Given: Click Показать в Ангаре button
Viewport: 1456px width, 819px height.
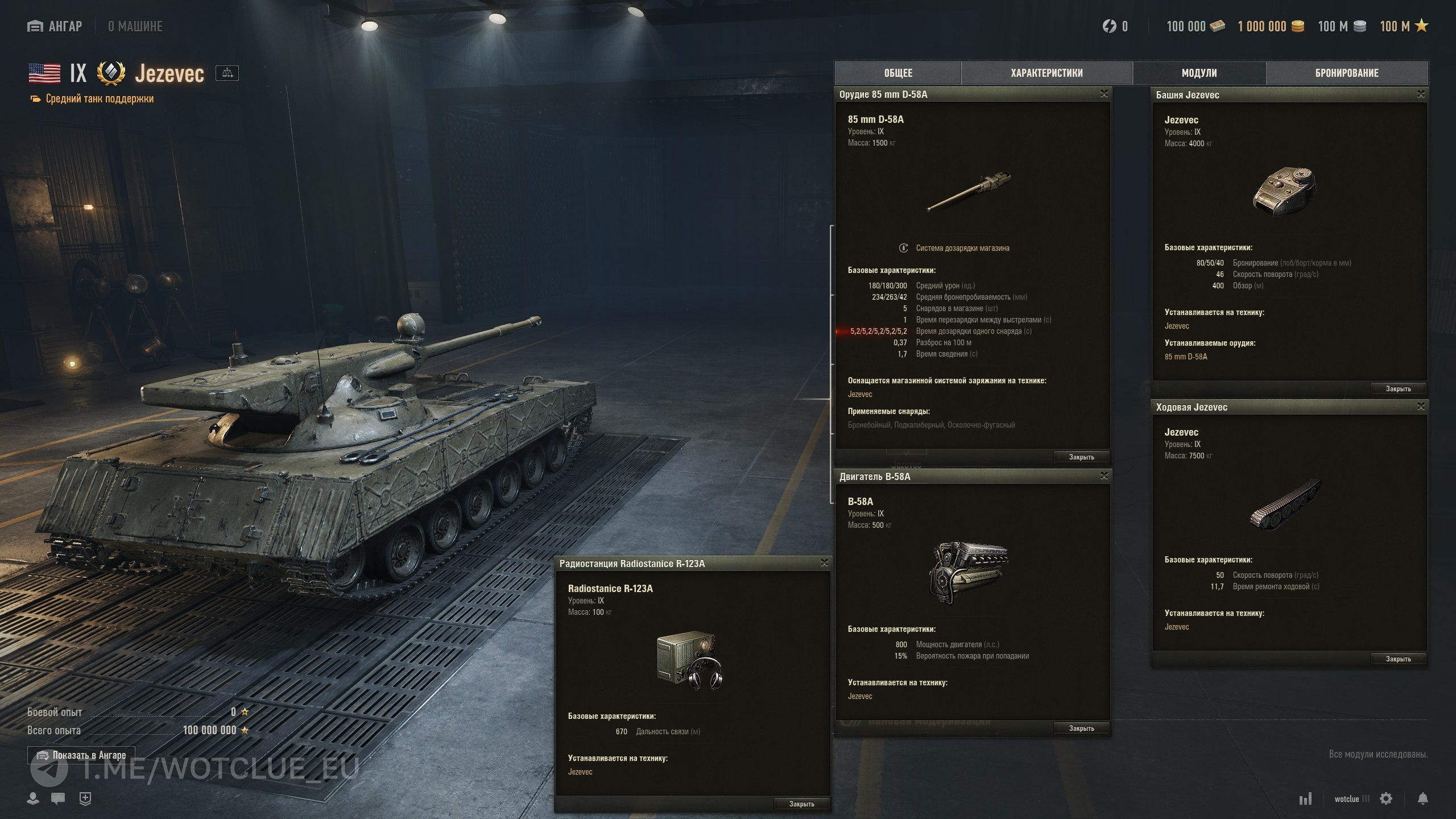Looking at the screenshot, I should (81, 755).
